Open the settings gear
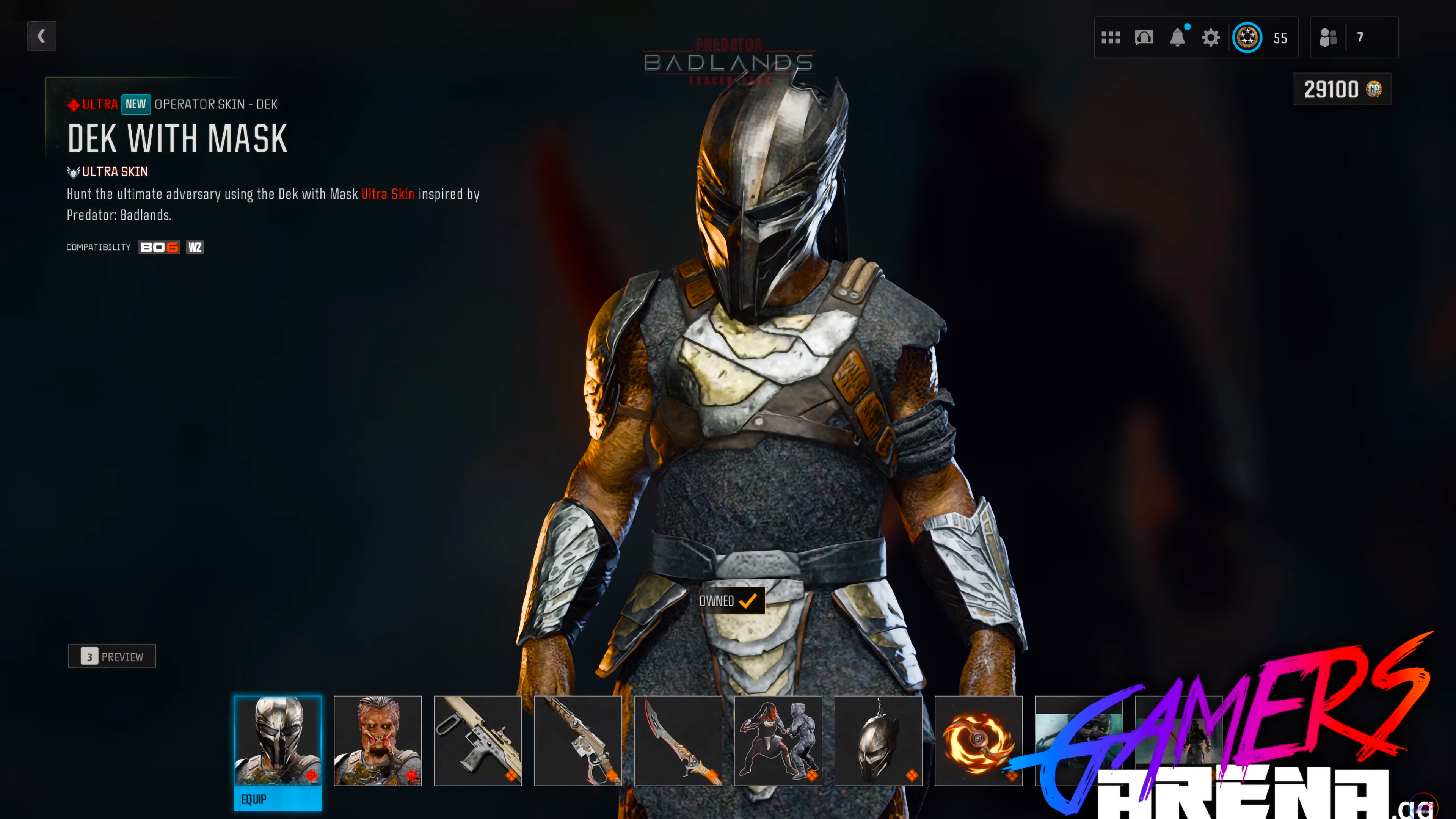1456x819 pixels. point(1211,37)
